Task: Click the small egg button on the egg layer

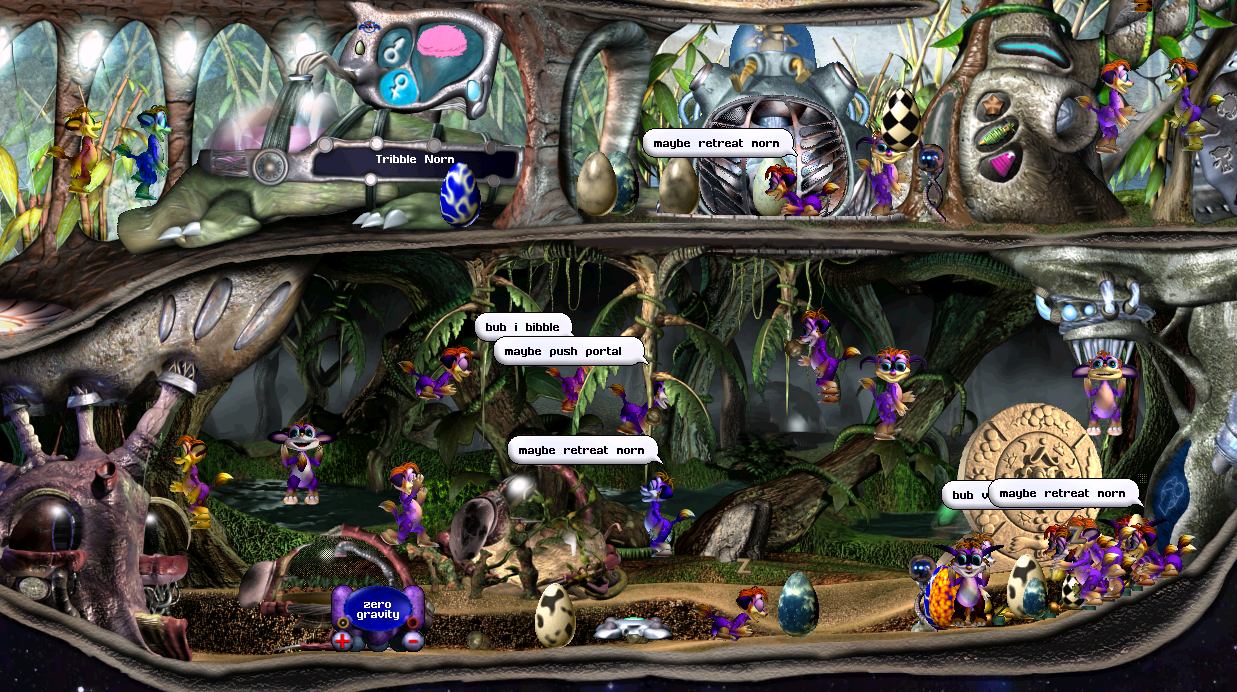Action: click(361, 48)
